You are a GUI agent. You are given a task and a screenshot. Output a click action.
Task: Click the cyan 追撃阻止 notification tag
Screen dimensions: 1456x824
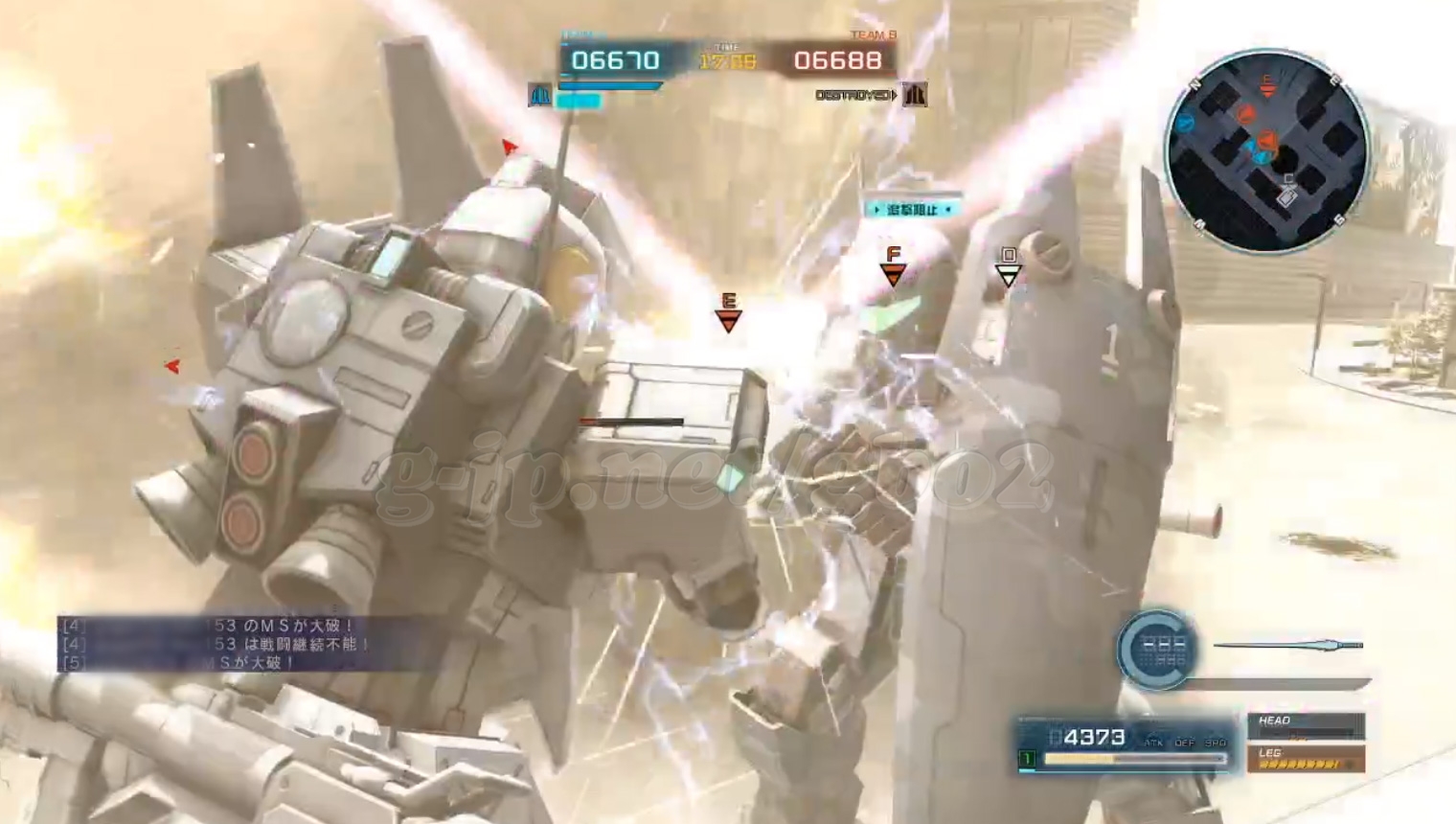tap(912, 209)
